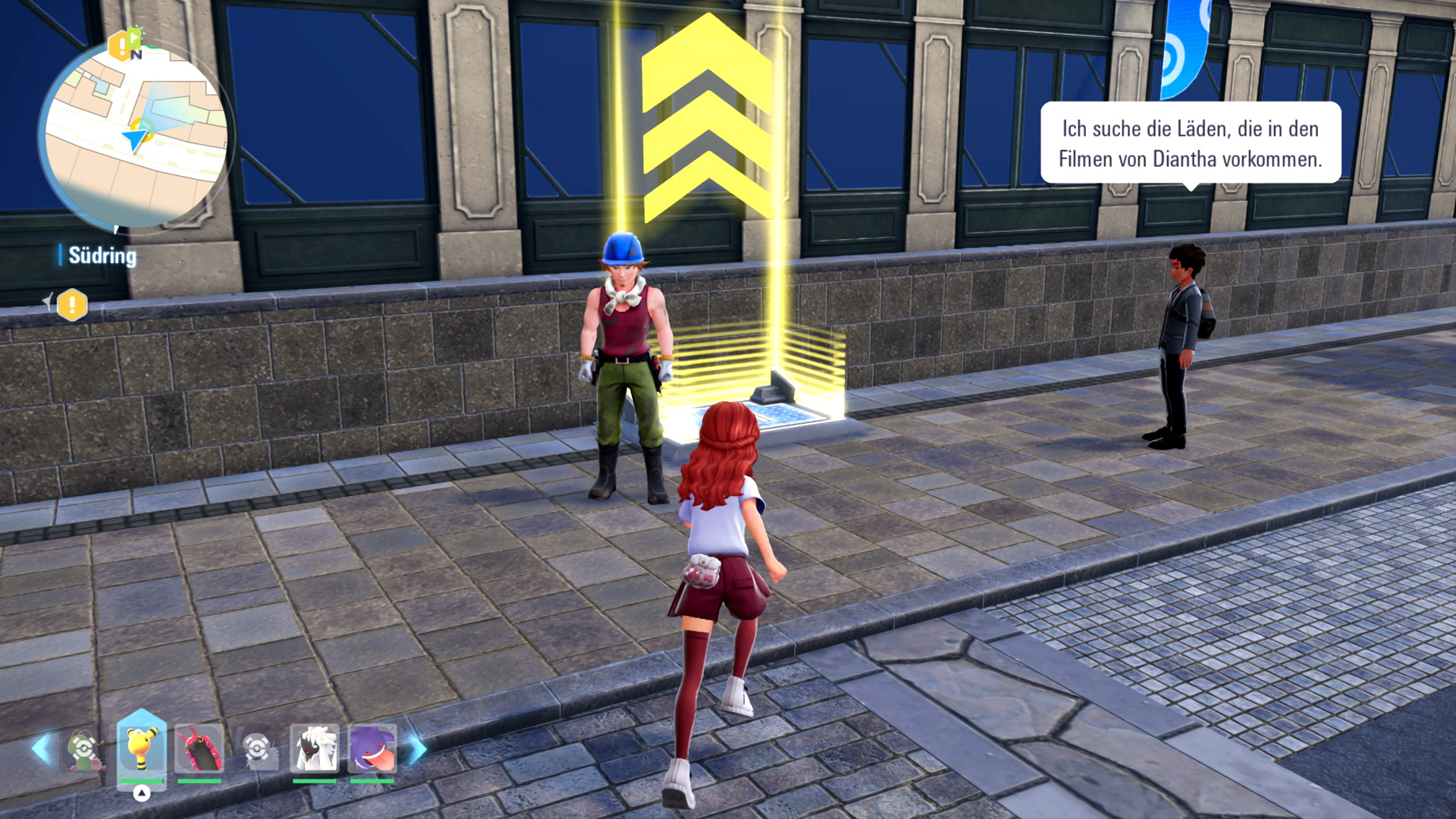1456x819 pixels.
Task: Click the yellow quest exclamation icon below Südring
Action: (x=72, y=305)
